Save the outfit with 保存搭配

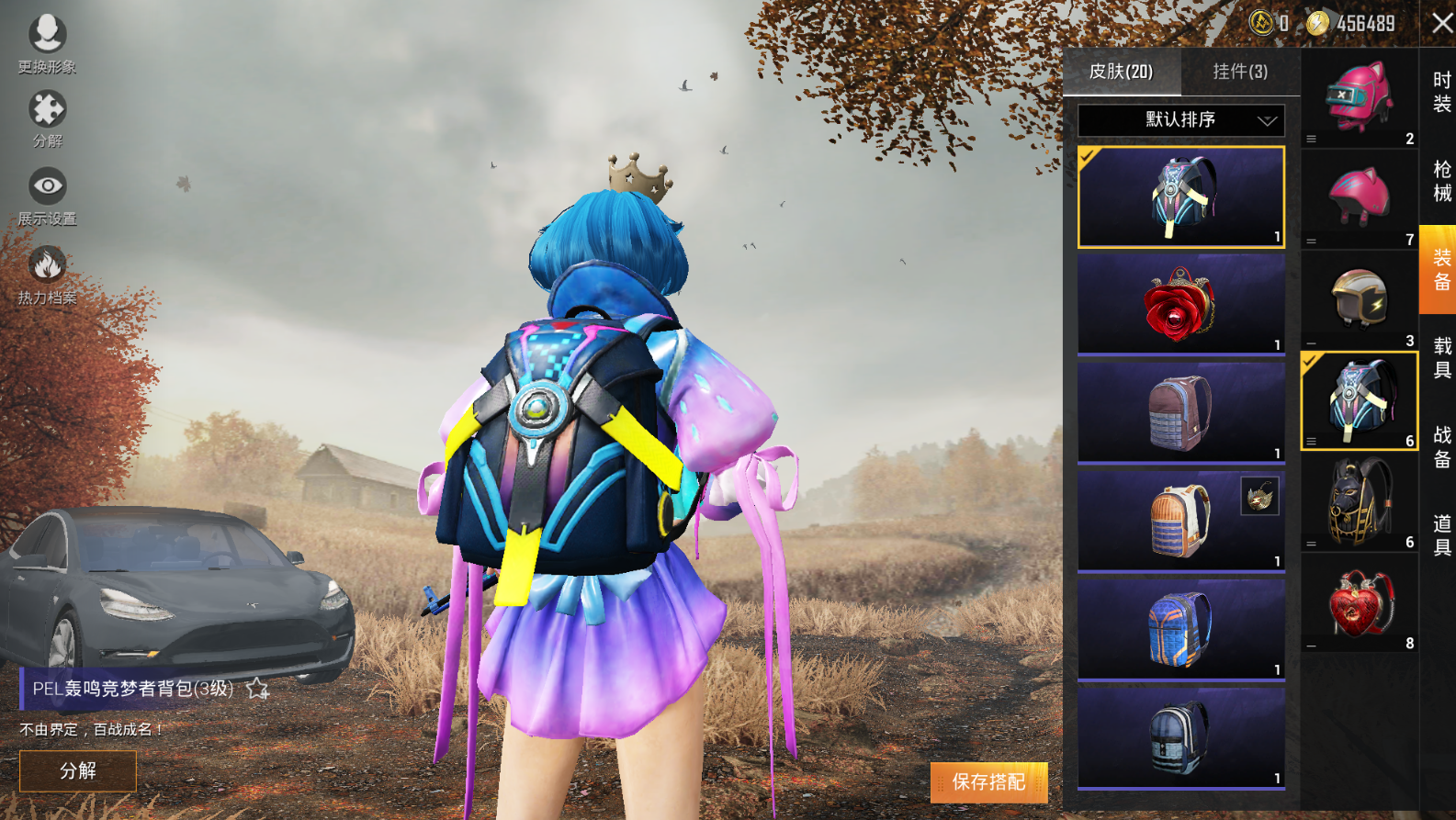tap(988, 781)
